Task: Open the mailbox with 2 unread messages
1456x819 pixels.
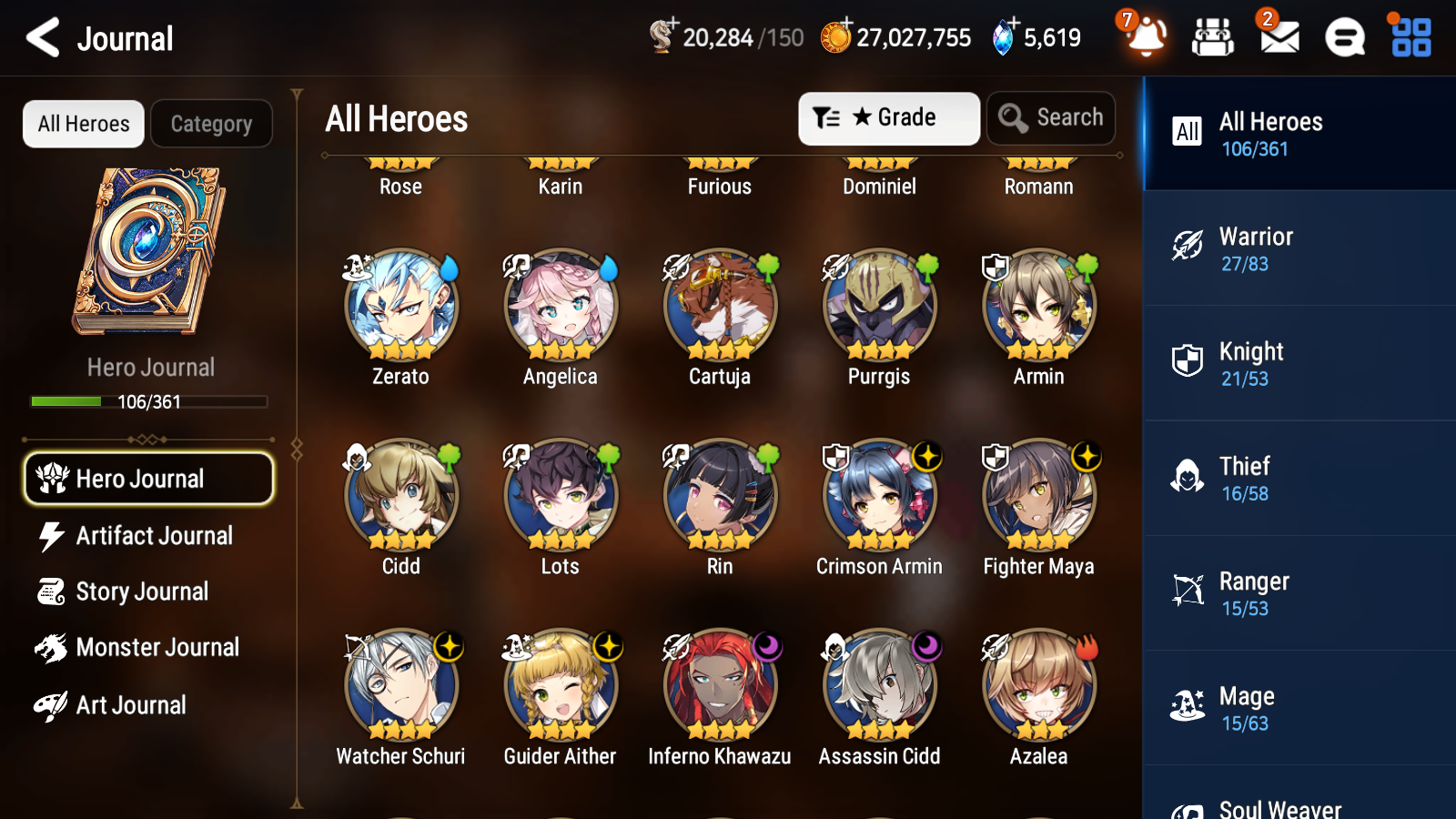Action: (x=1278, y=38)
